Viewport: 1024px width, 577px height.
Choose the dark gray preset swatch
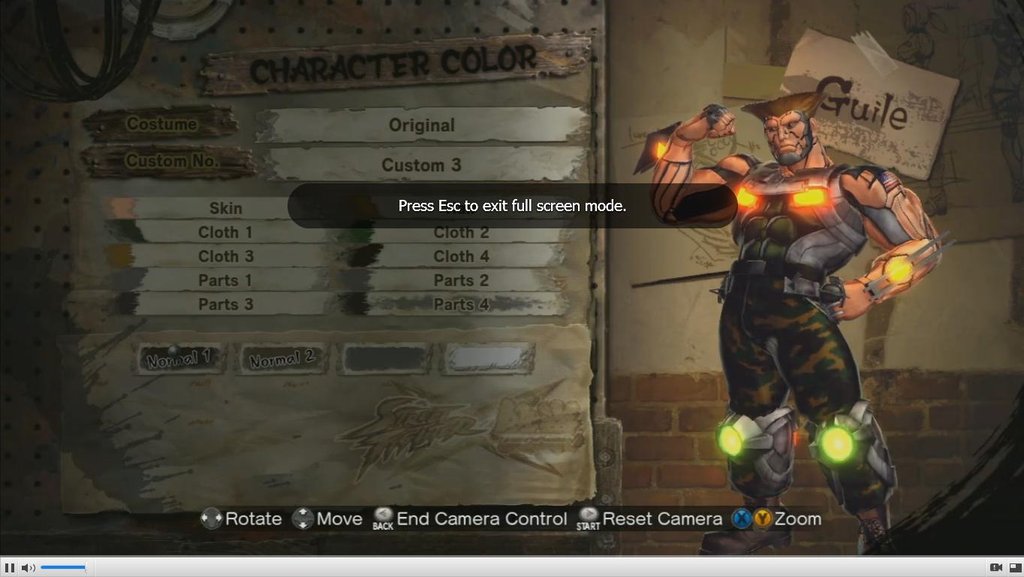click(385, 358)
